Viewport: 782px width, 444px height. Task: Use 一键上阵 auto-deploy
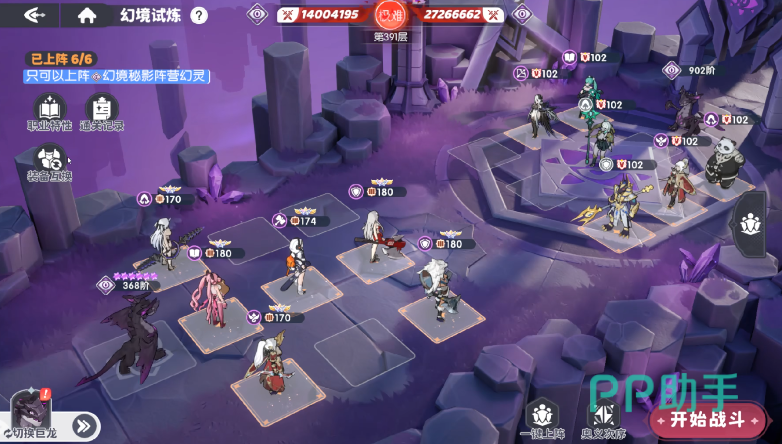[543, 419]
